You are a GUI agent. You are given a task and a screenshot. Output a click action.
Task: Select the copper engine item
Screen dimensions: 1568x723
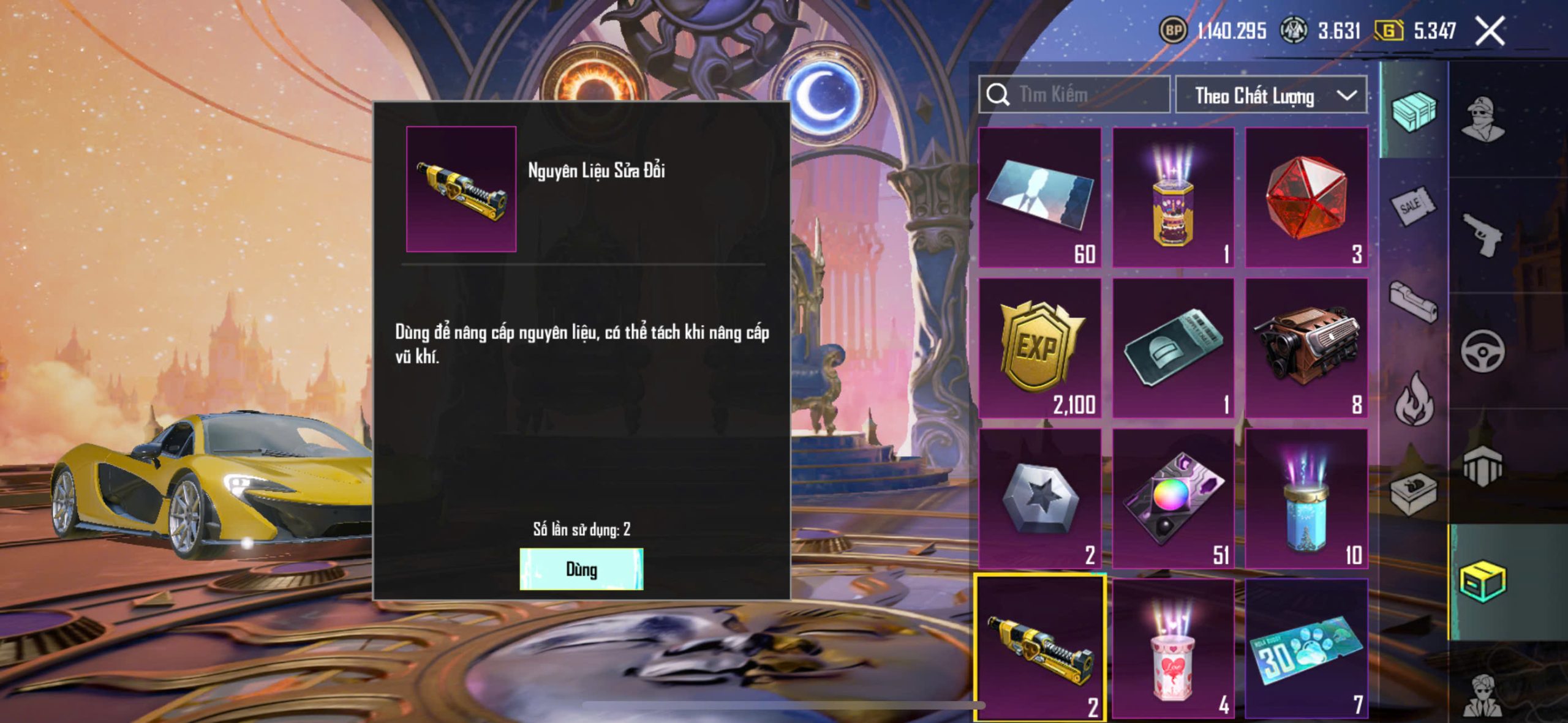[1306, 348]
